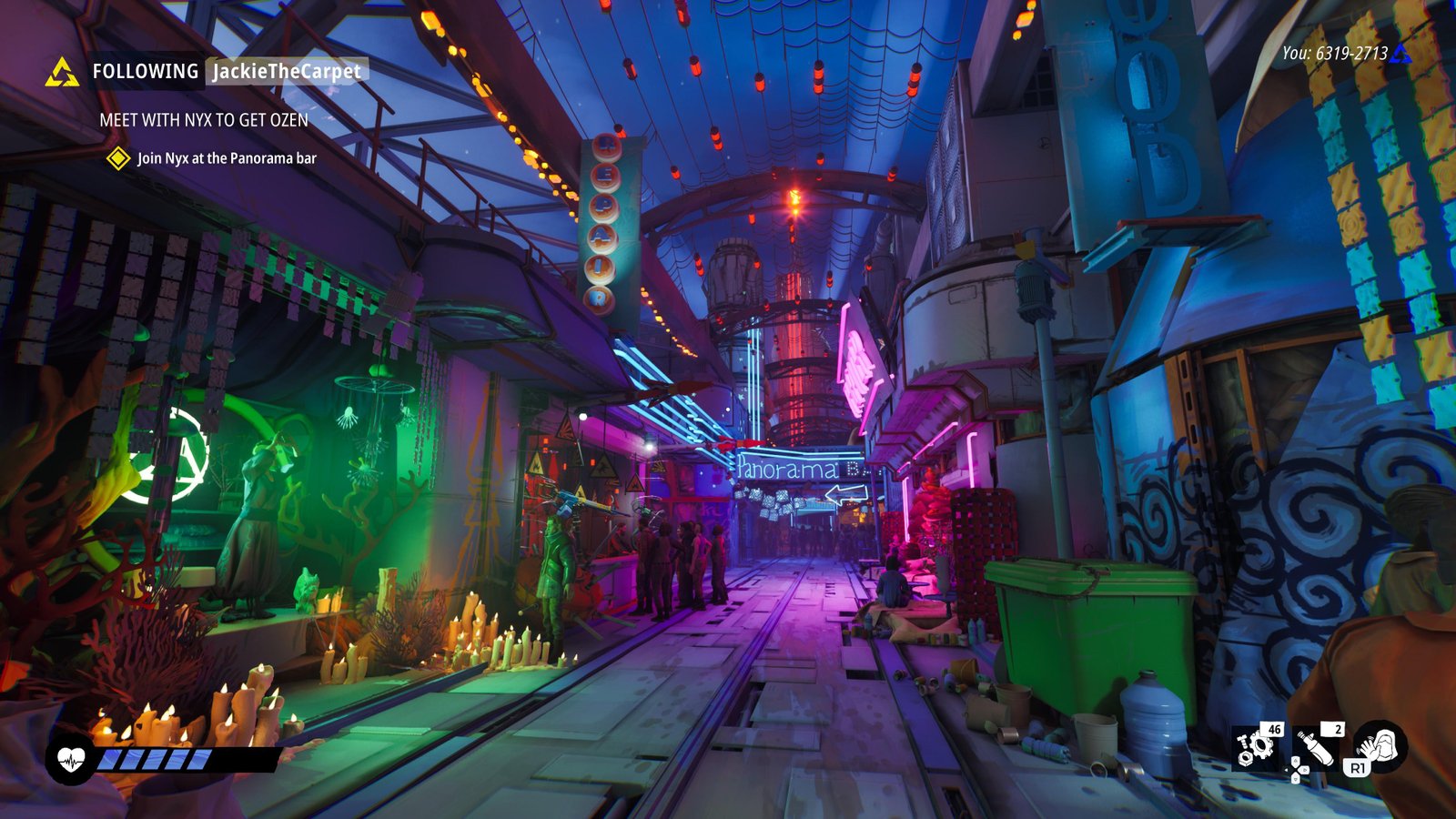Select the gears and bolts scrap slot
Image resolution: width=1456 pixels, height=819 pixels.
point(1257,746)
